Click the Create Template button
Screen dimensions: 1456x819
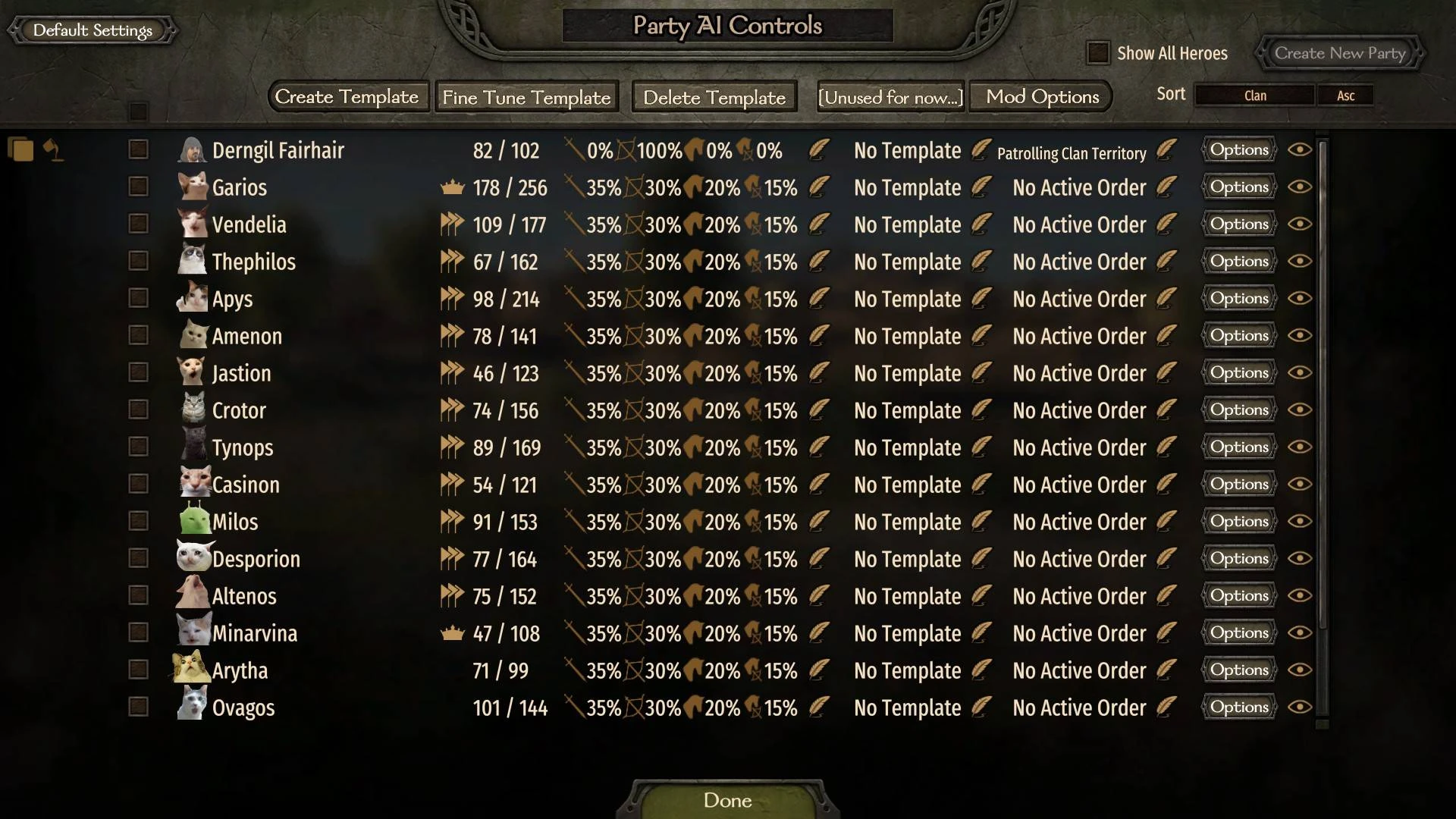[347, 97]
